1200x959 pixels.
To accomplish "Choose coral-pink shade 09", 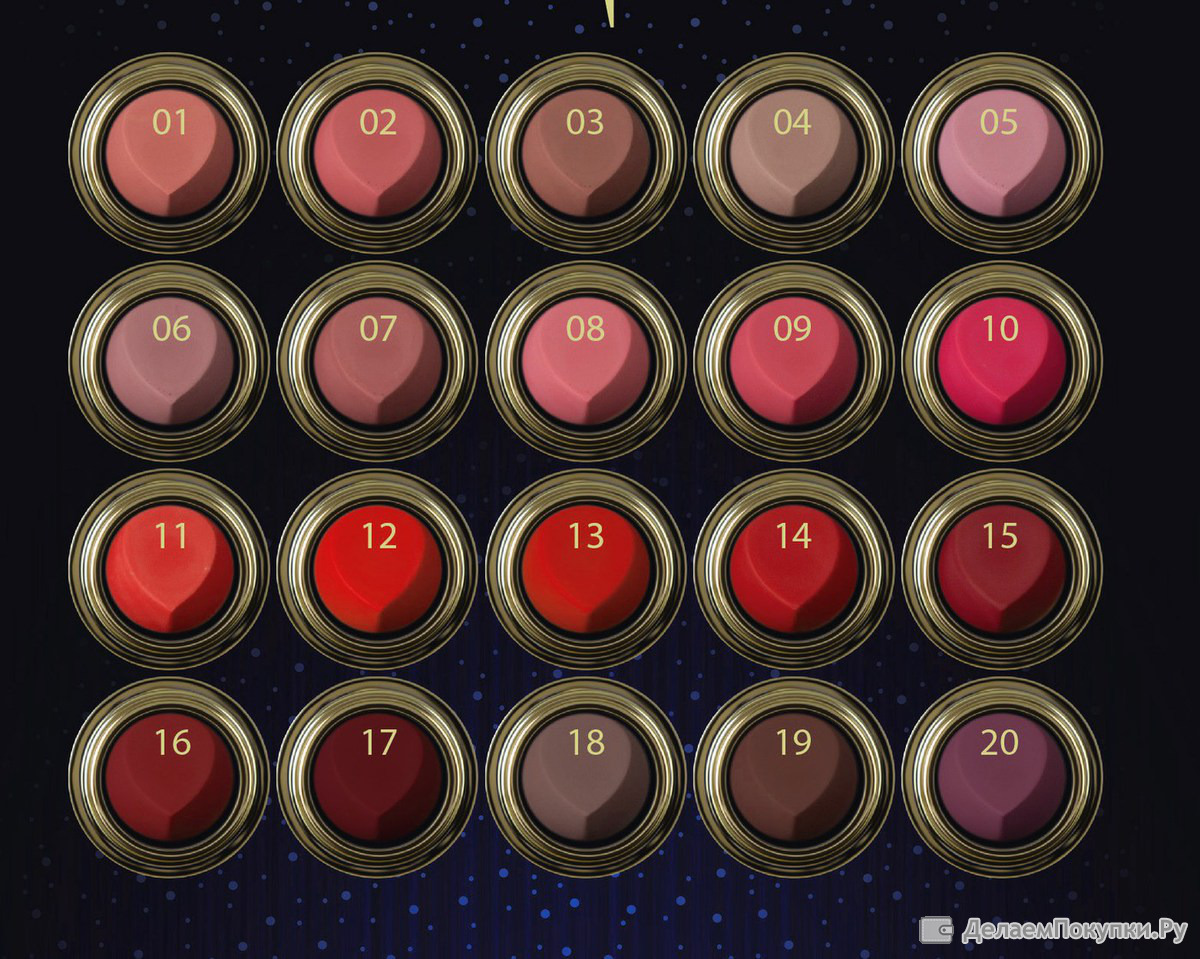I will 793,362.
